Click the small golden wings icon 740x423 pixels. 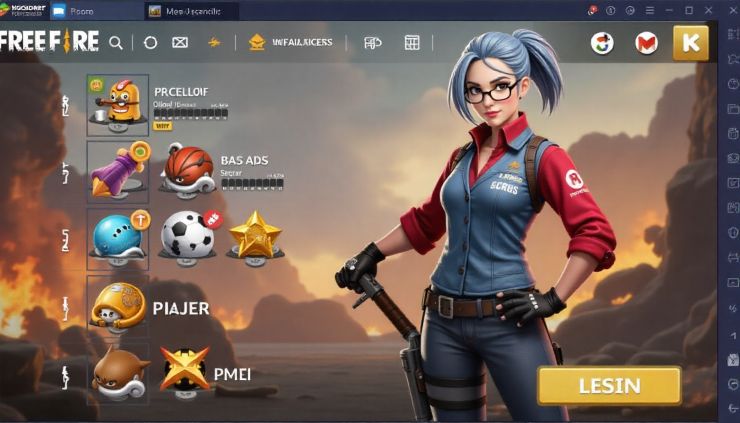point(213,43)
